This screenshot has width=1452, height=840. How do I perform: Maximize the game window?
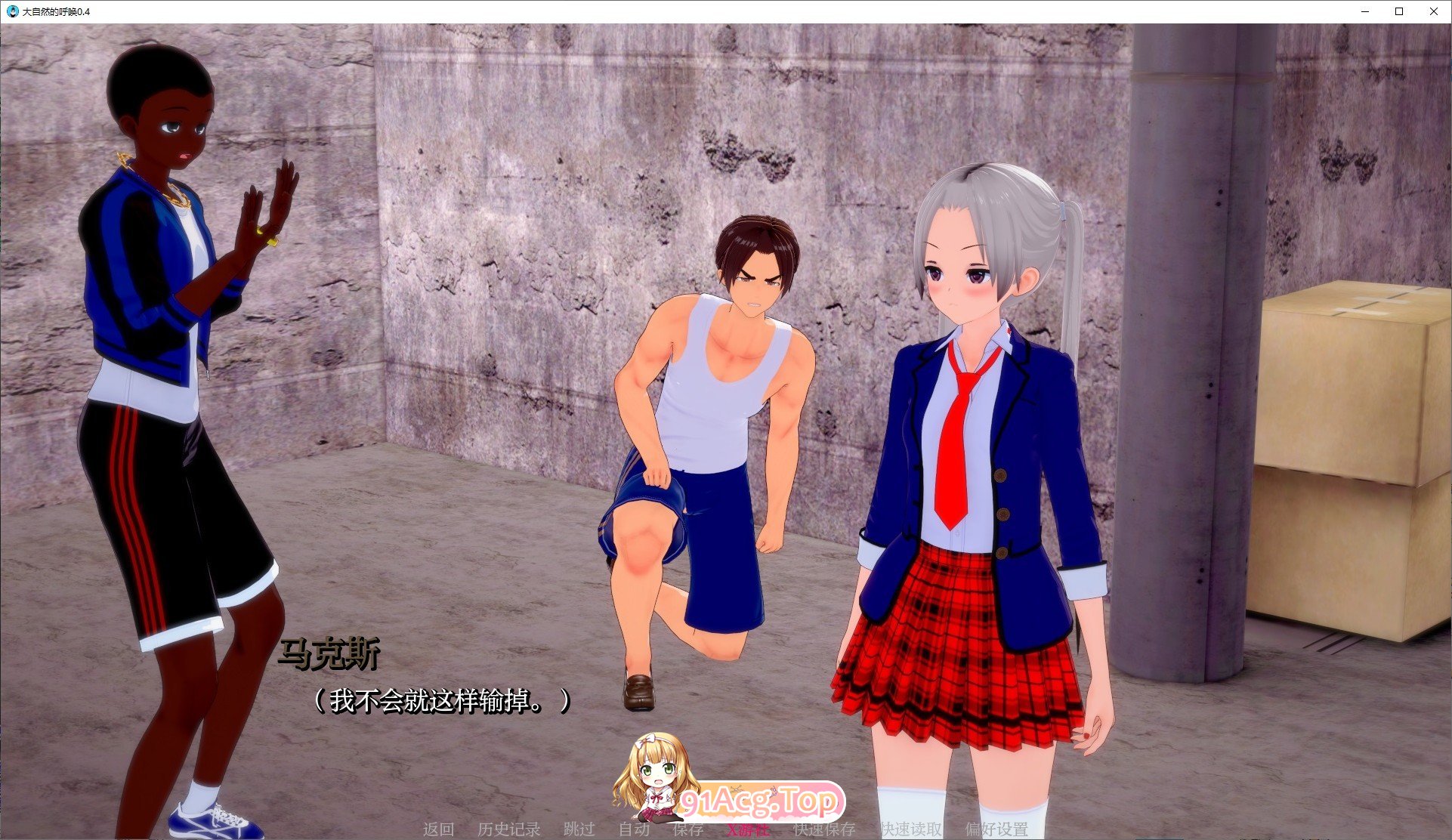[x=1399, y=11]
